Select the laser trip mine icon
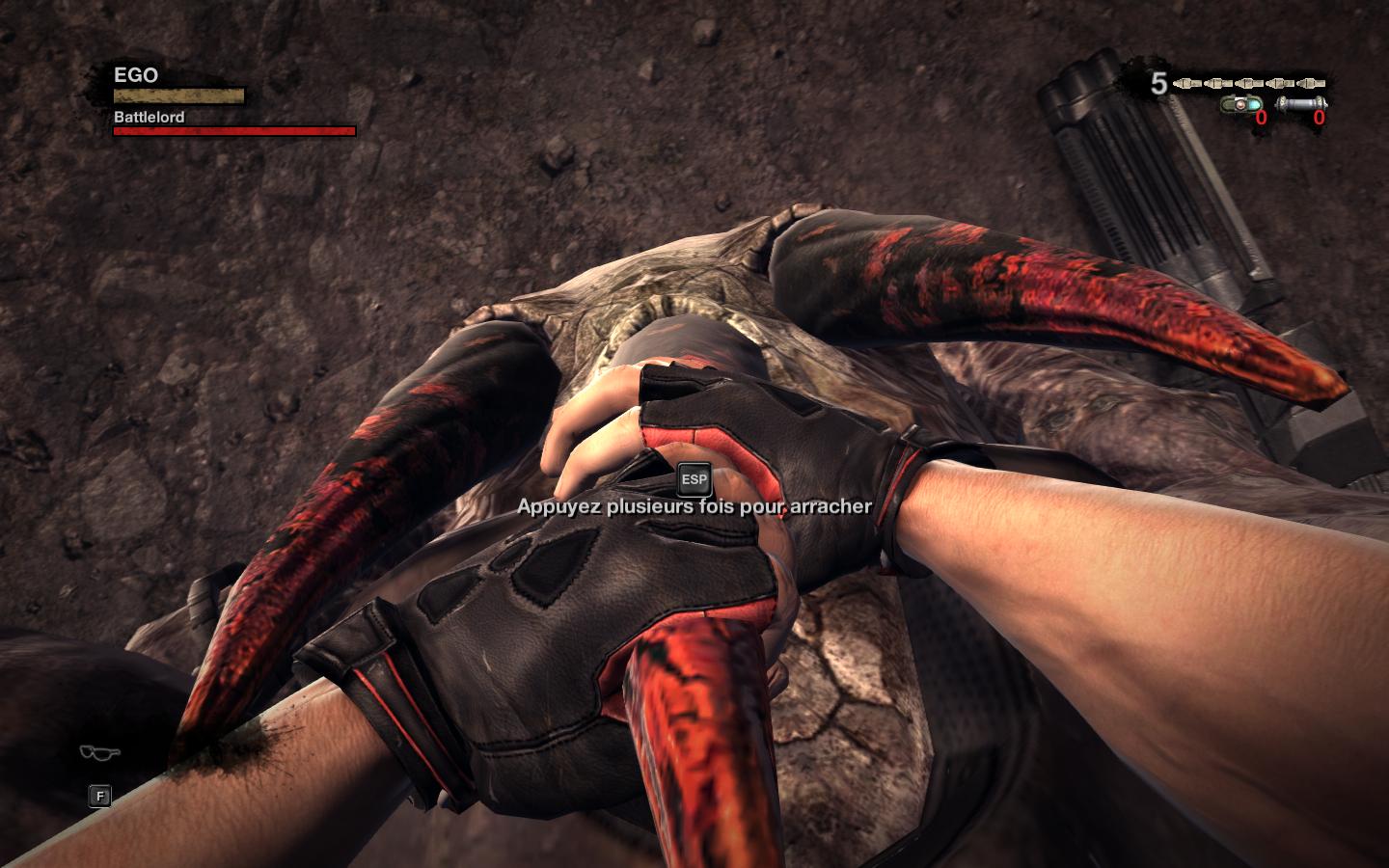 (x=1240, y=104)
